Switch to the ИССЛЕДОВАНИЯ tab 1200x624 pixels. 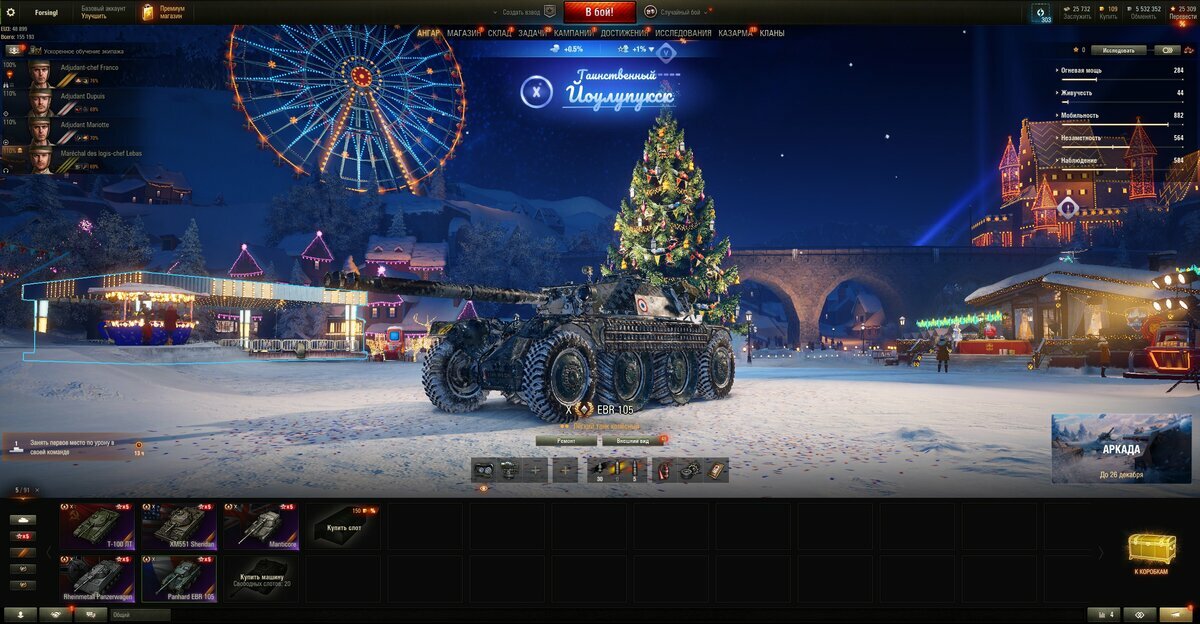click(x=683, y=33)
